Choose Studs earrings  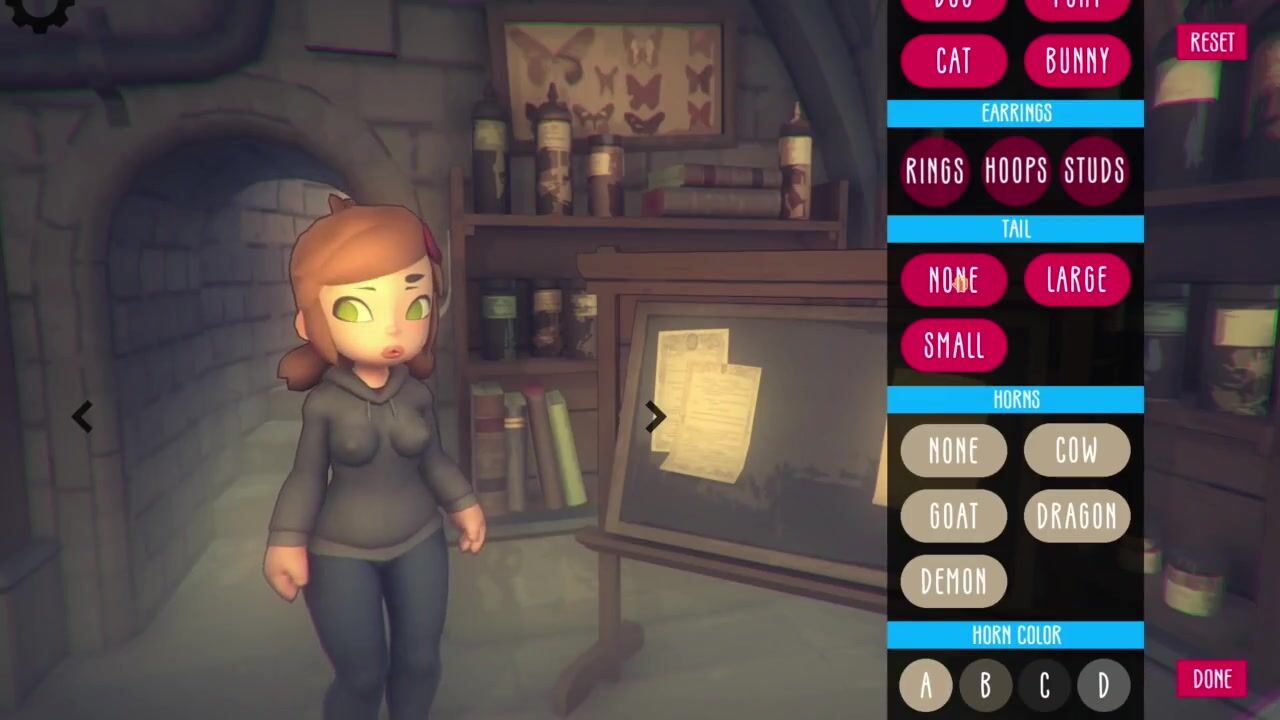(x=1094, y=171)
